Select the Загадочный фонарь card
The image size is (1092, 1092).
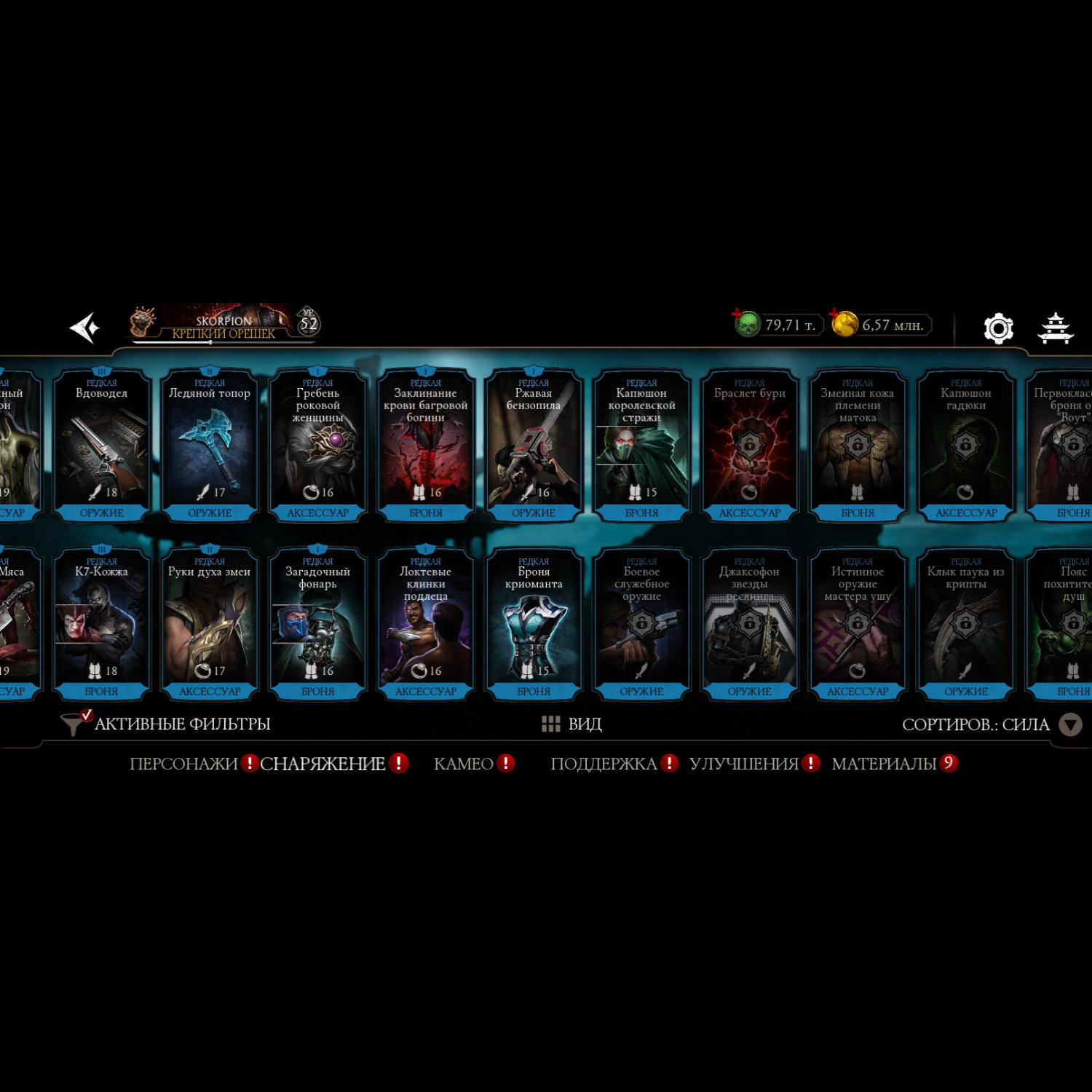tap(317, 624)
